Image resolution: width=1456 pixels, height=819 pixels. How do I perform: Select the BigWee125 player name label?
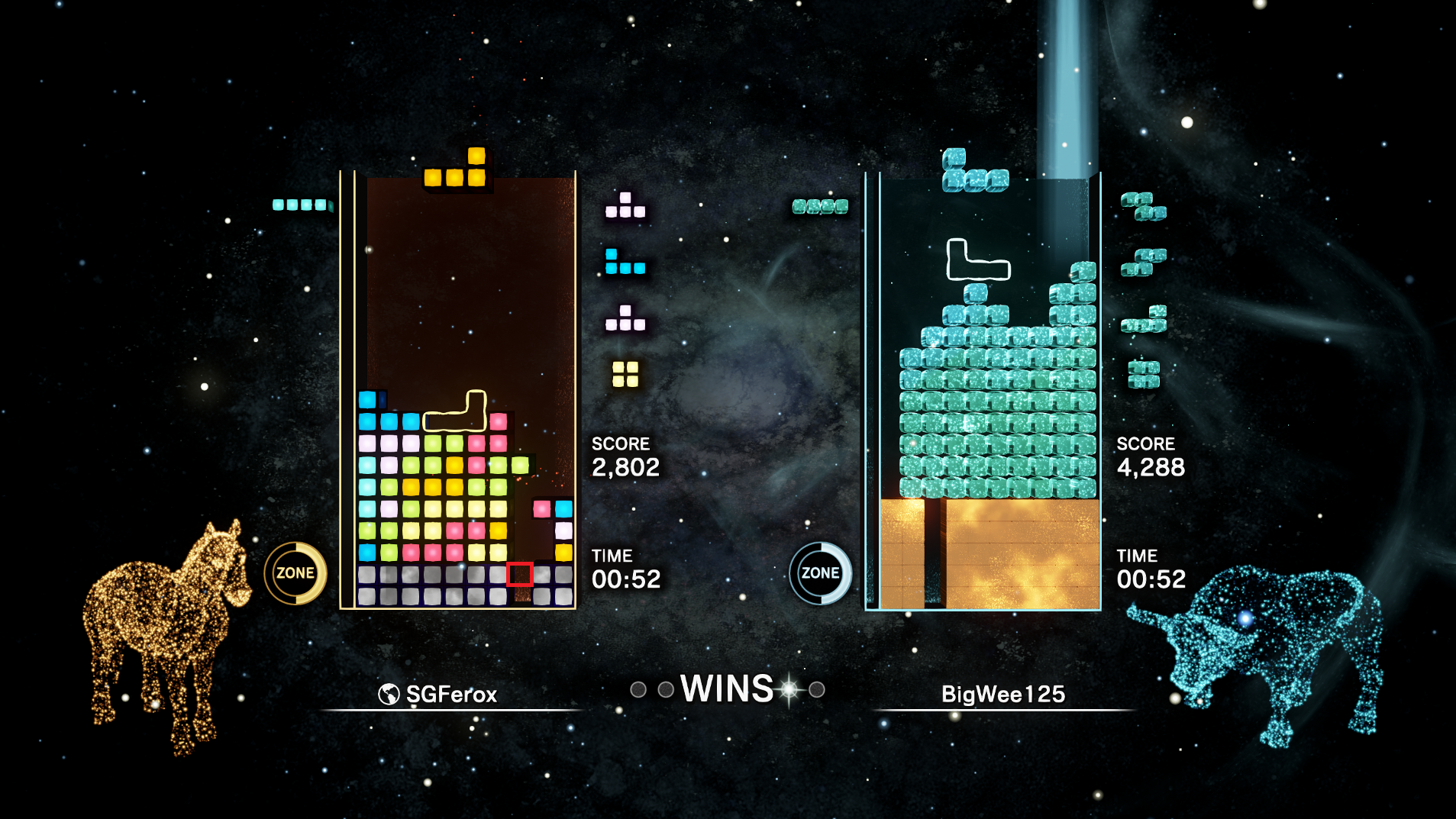(x=1002, y=694)
